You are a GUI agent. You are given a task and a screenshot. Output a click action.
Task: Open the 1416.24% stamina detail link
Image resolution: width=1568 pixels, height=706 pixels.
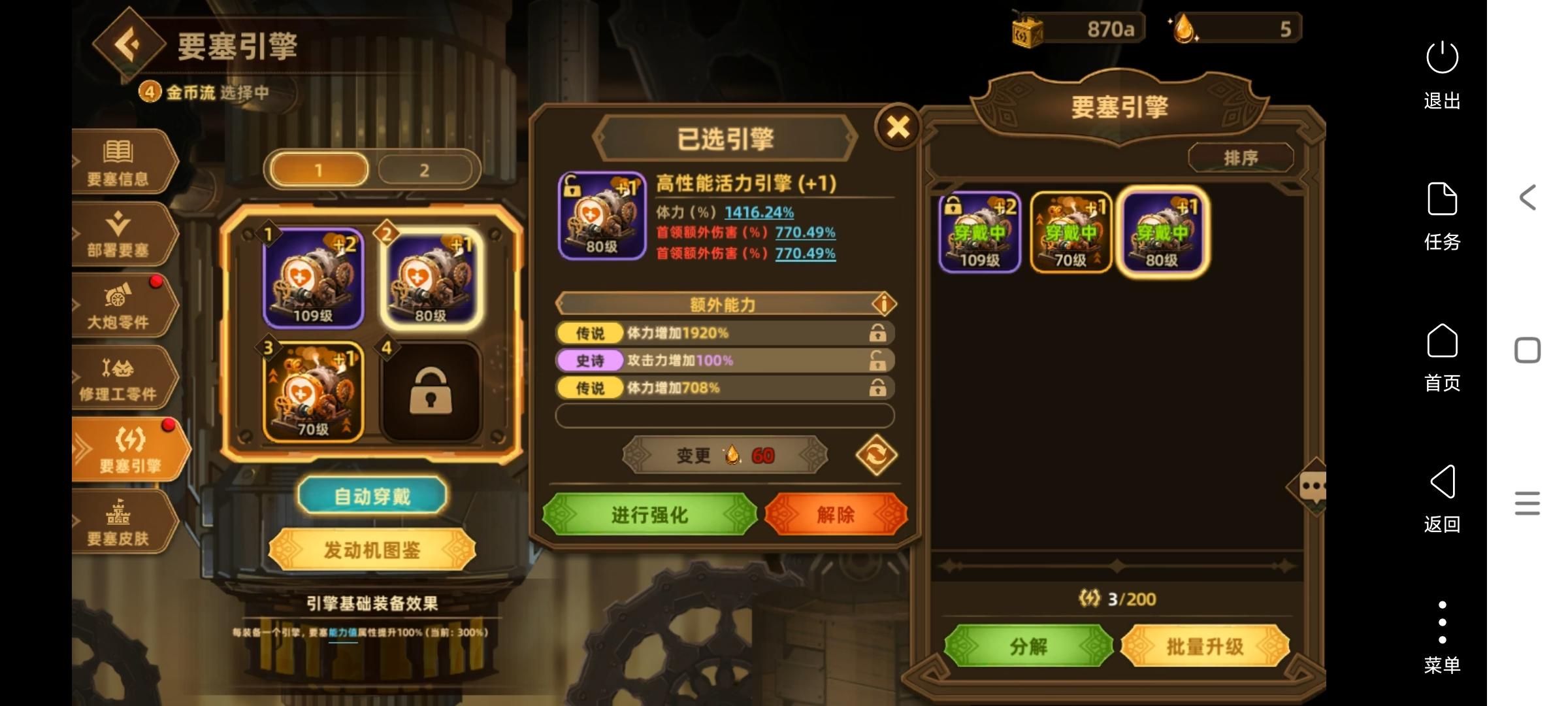pyautogui.click(x=758, y=212)
